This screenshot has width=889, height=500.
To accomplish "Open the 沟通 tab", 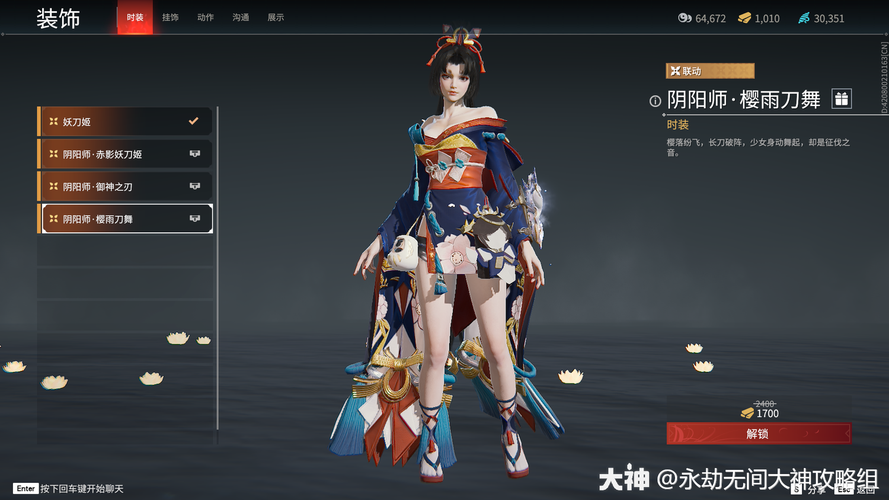I will pyautogui.click(x=241, y=17).
